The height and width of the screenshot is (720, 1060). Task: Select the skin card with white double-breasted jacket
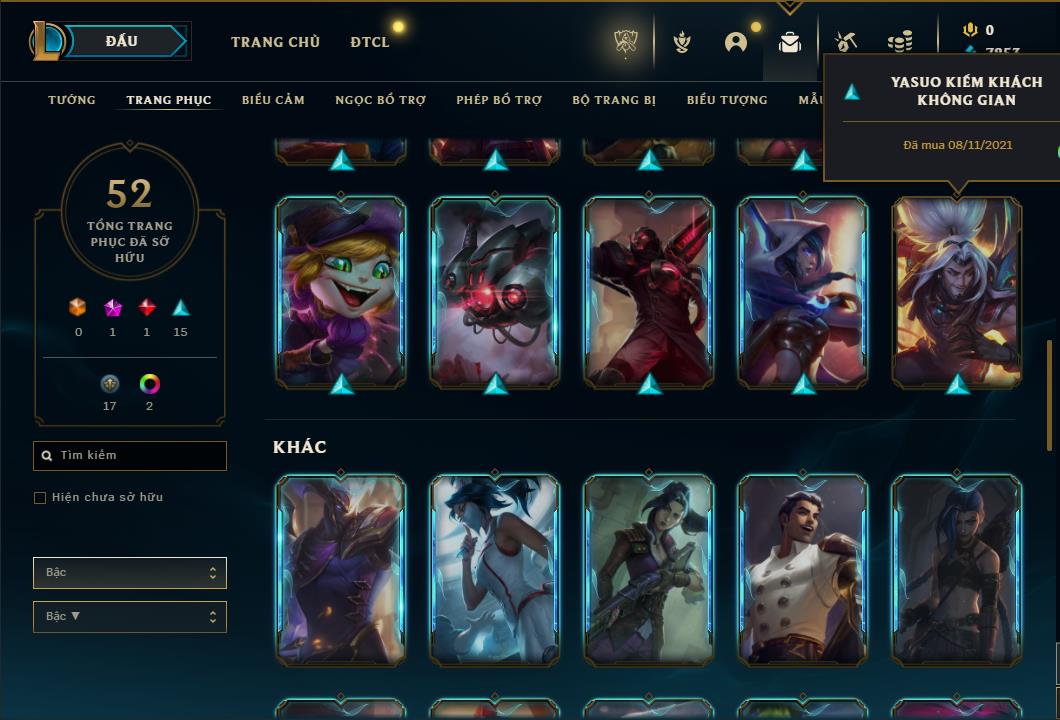click(x=803, y=569)
